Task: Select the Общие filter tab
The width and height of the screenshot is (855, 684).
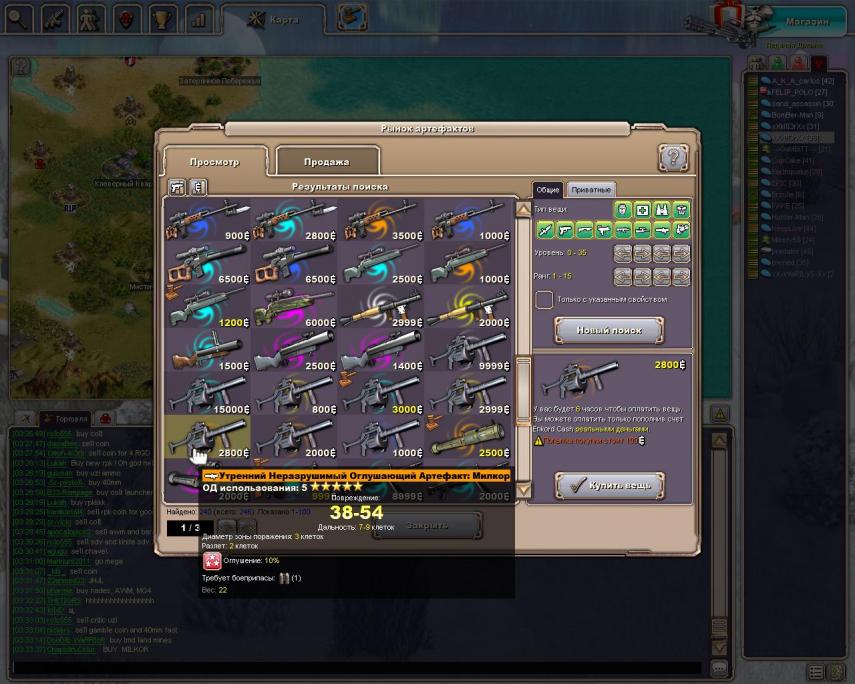Action: point(547,189)
